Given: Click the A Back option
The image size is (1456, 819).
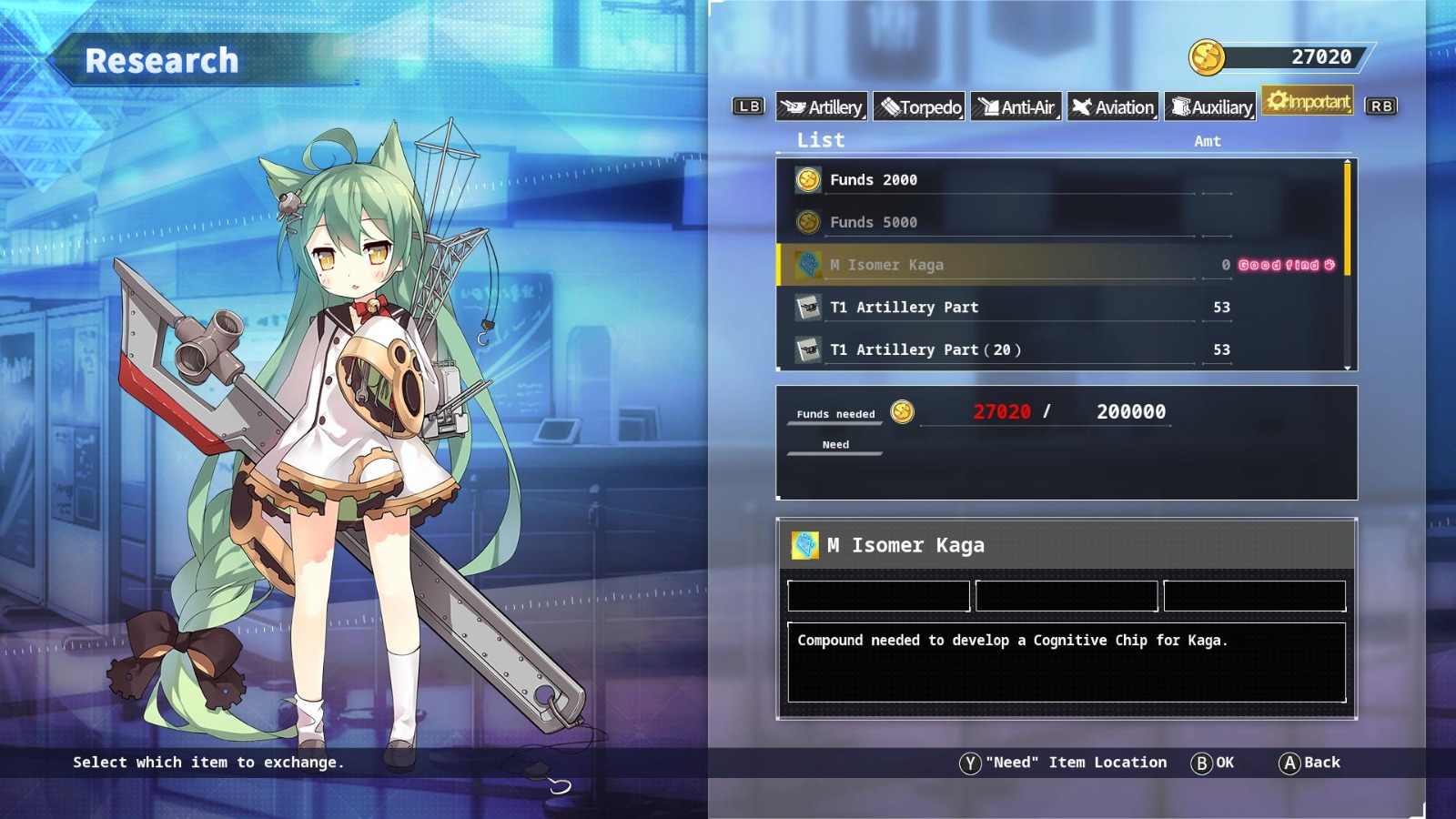Looking at the screenshot, I should tap(1310, 763).
